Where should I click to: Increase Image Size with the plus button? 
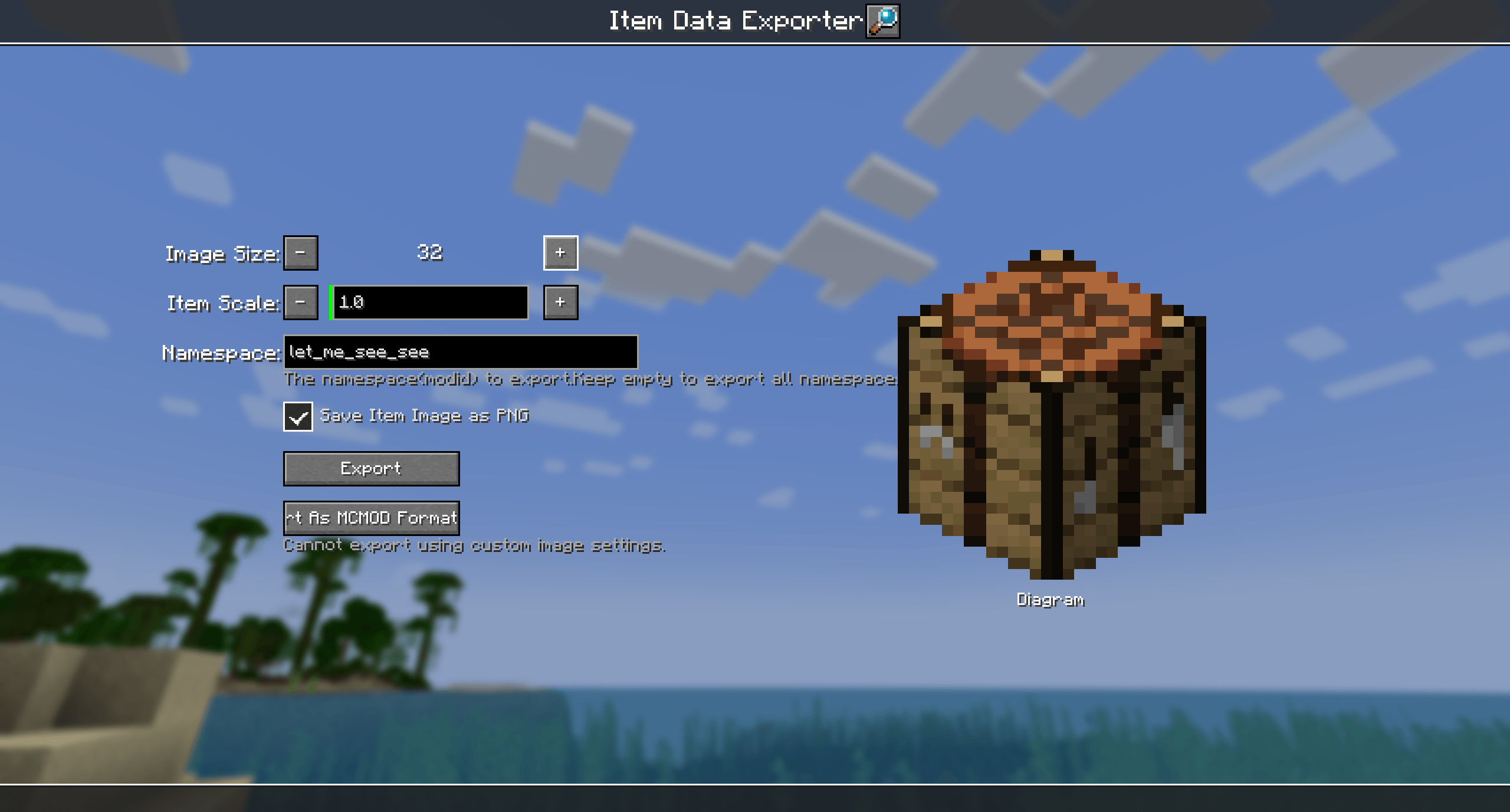click(x=559, y=253)
